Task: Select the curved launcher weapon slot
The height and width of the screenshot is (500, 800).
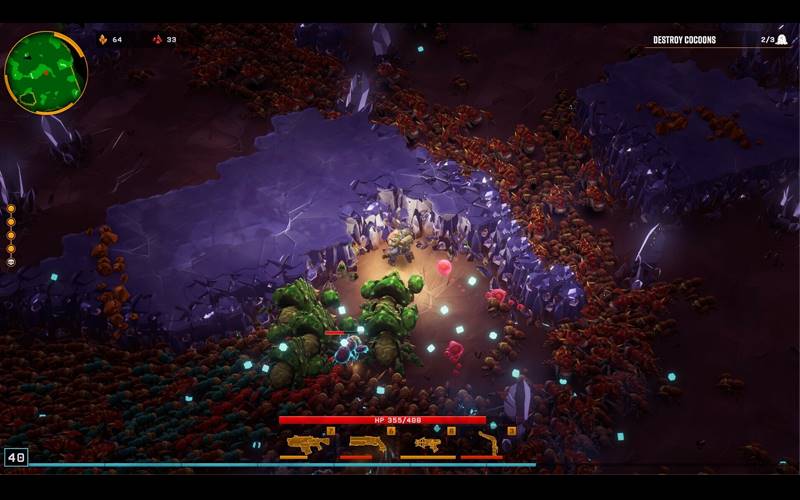Action: (488, 443)
